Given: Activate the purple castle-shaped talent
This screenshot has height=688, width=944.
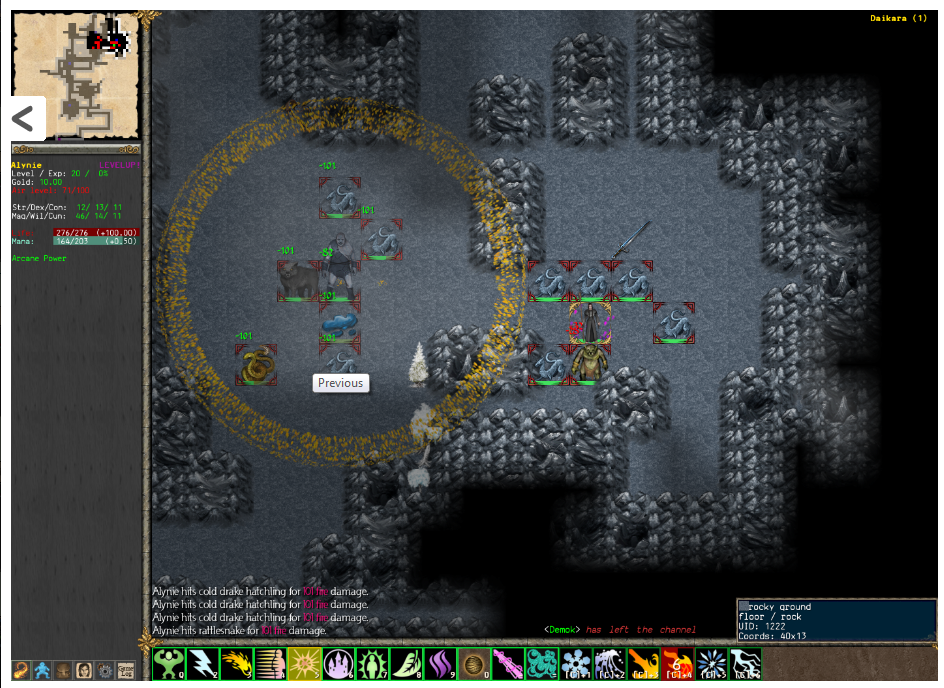Looking at the screenshot, I should pos(337,664).
